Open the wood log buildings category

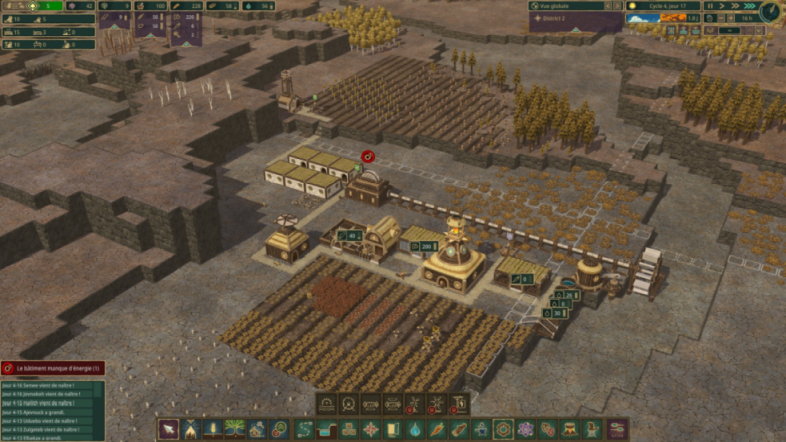pos(458,429)
